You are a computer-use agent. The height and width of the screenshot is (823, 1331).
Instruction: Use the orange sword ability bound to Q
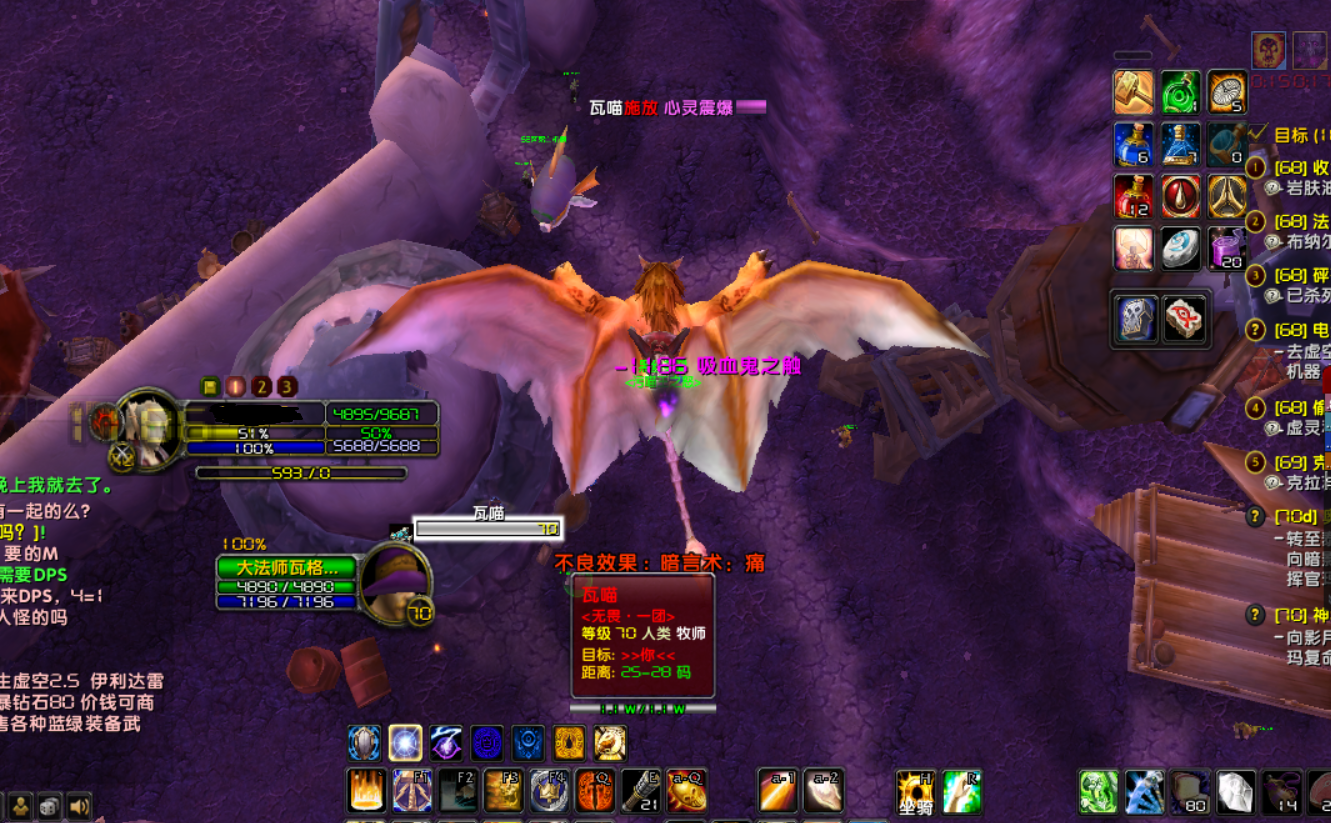pyautogui.click(x=596, y=790)
